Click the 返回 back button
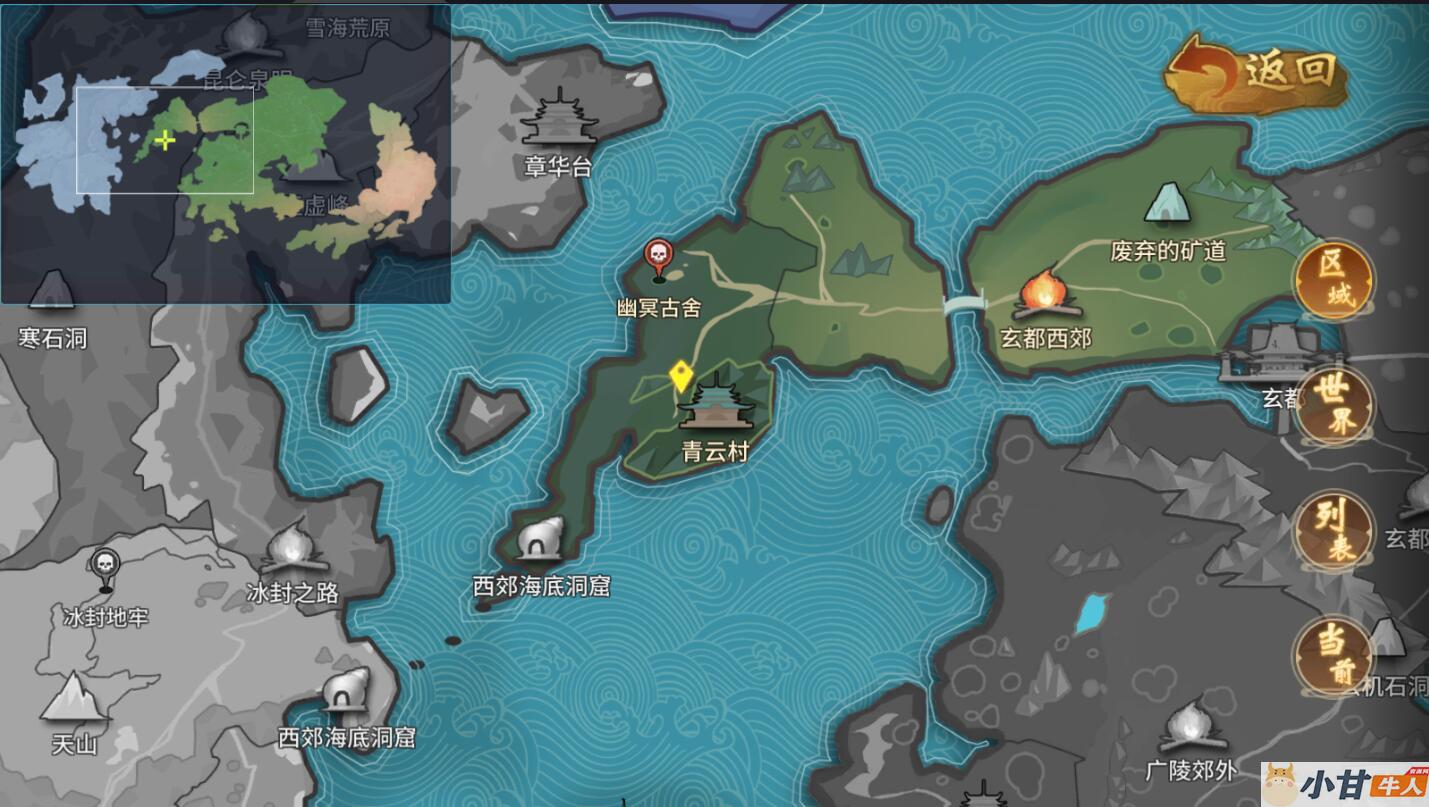Image resolution: width=1429 pixels, height=807 pixels. pos(1258,72)
